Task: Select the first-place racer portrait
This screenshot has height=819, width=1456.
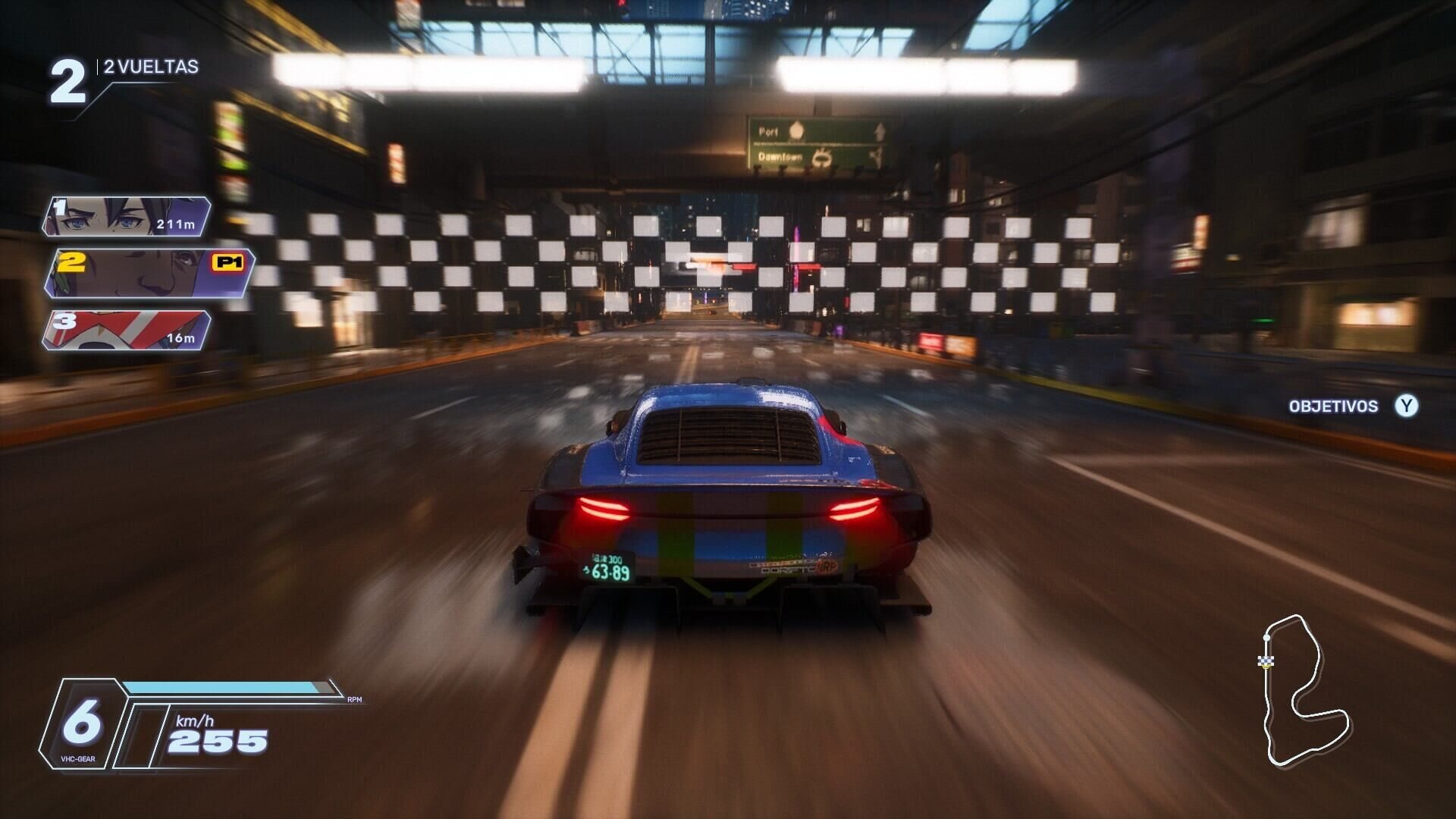Action: coord(125,216)
